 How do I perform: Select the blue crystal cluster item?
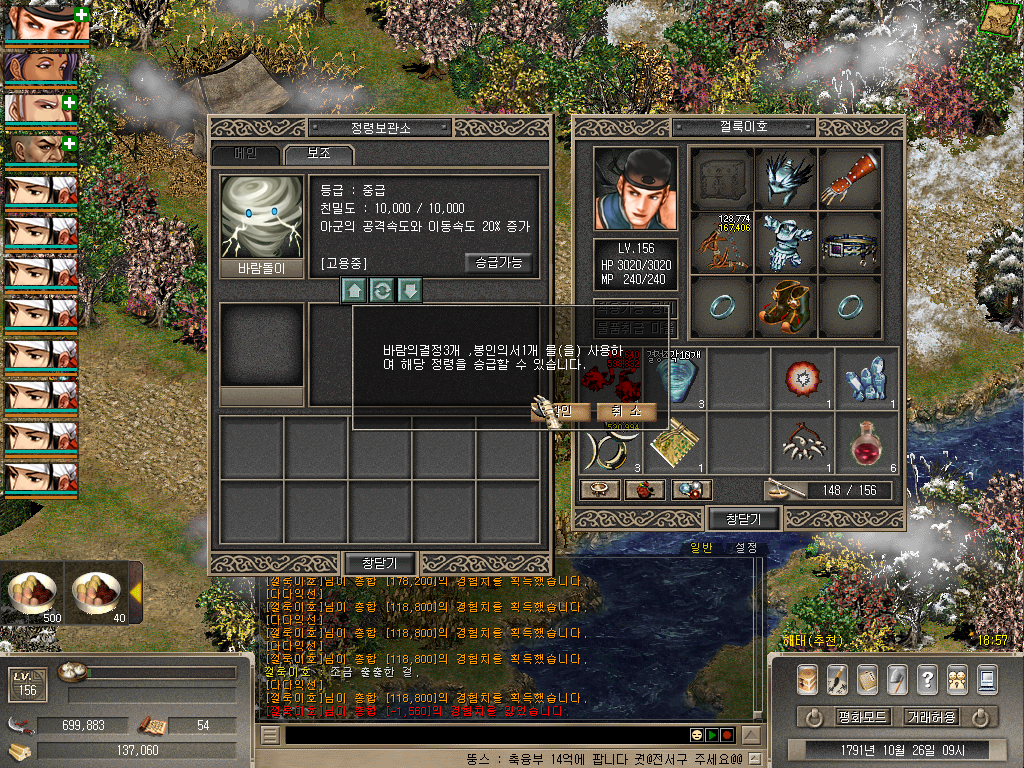point(866,379)
